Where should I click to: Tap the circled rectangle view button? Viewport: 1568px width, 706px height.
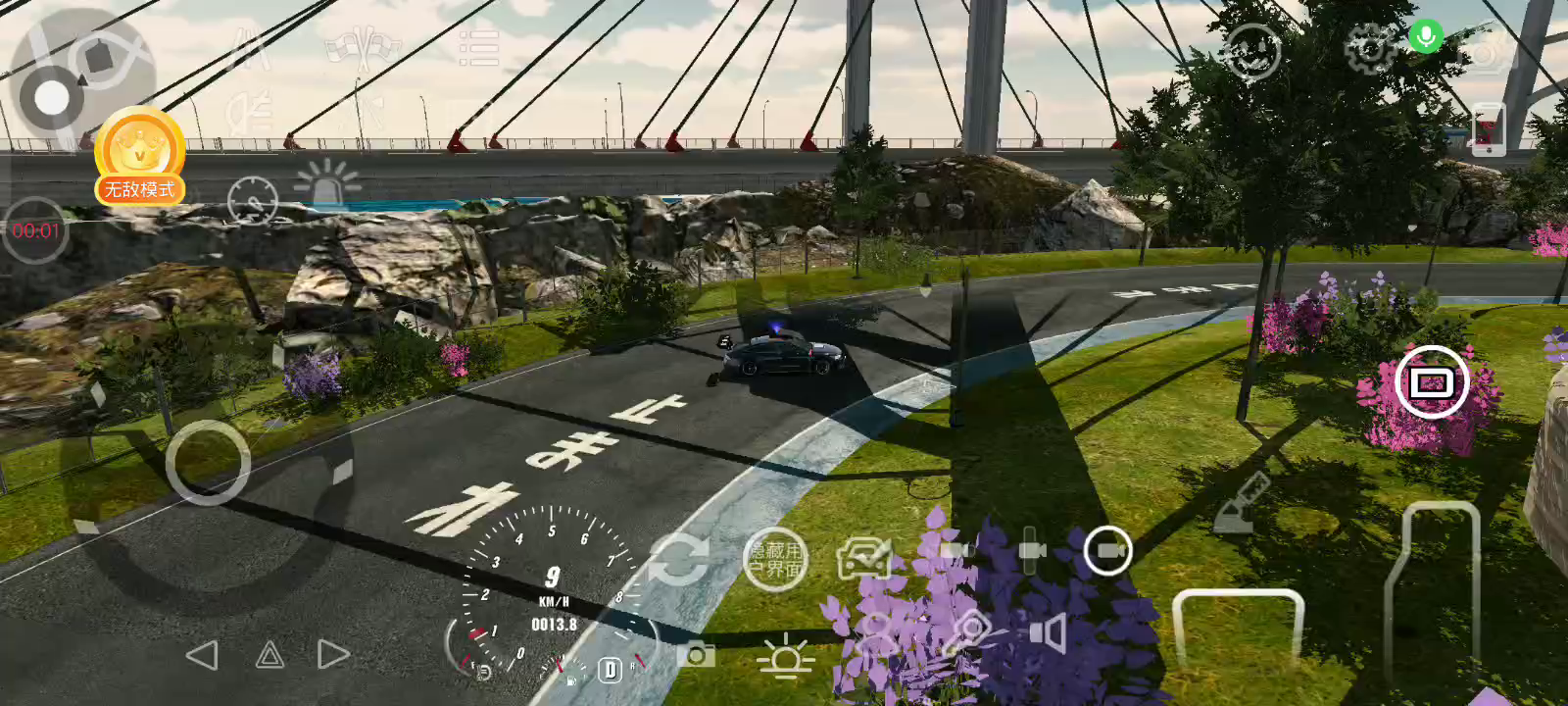[x=1431, y=382]
